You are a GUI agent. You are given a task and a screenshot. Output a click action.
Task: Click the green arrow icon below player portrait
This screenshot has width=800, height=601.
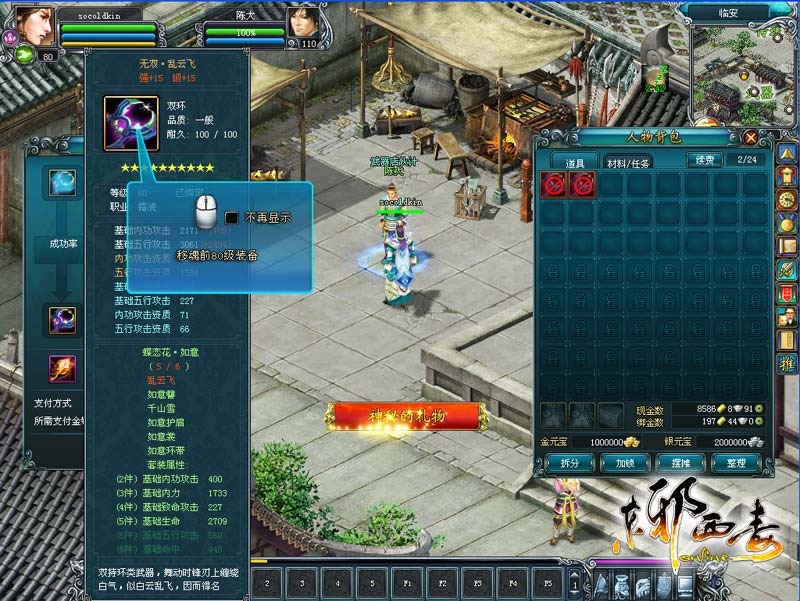(24, 55)
